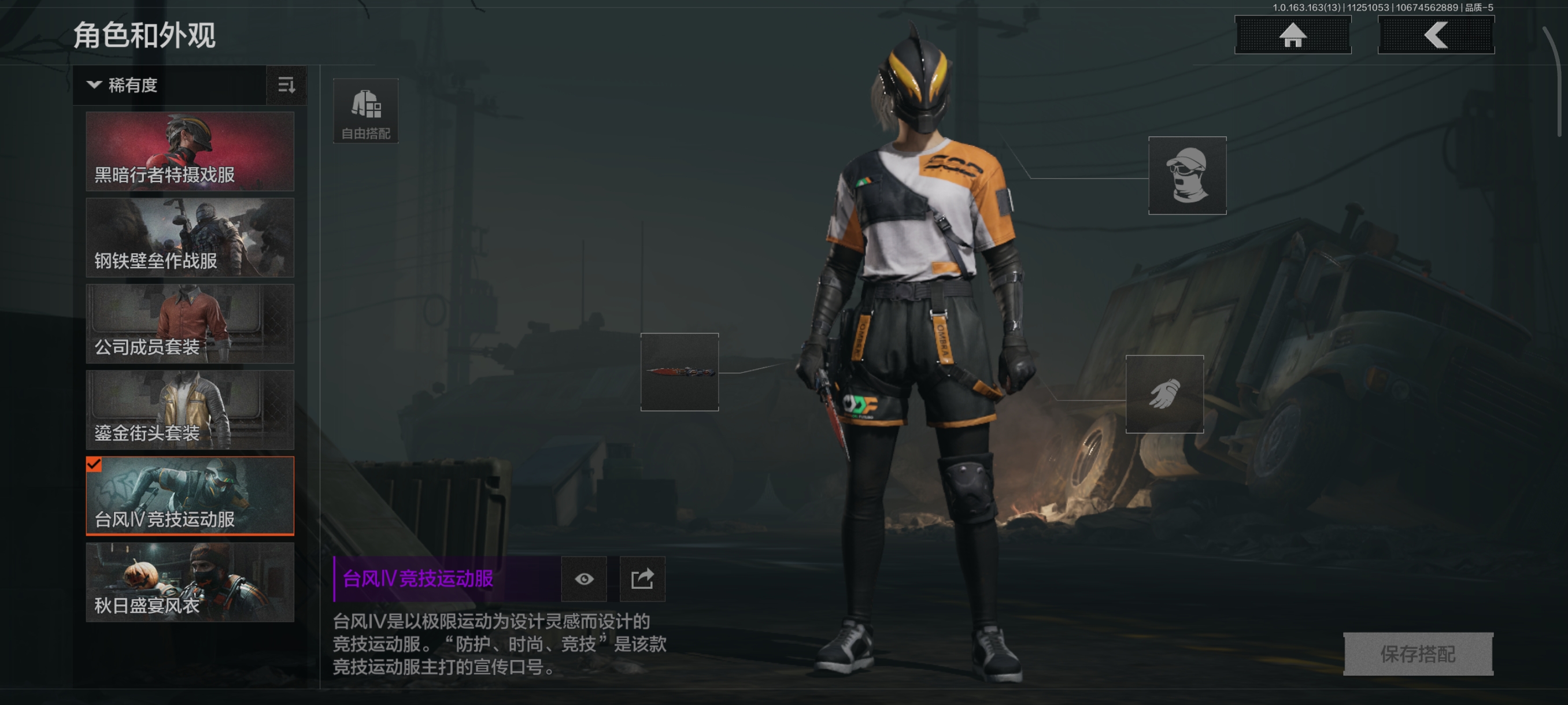Click the 台风IV竞技运动服 outfit tile

pyautogui.click(x=190, y=496)
